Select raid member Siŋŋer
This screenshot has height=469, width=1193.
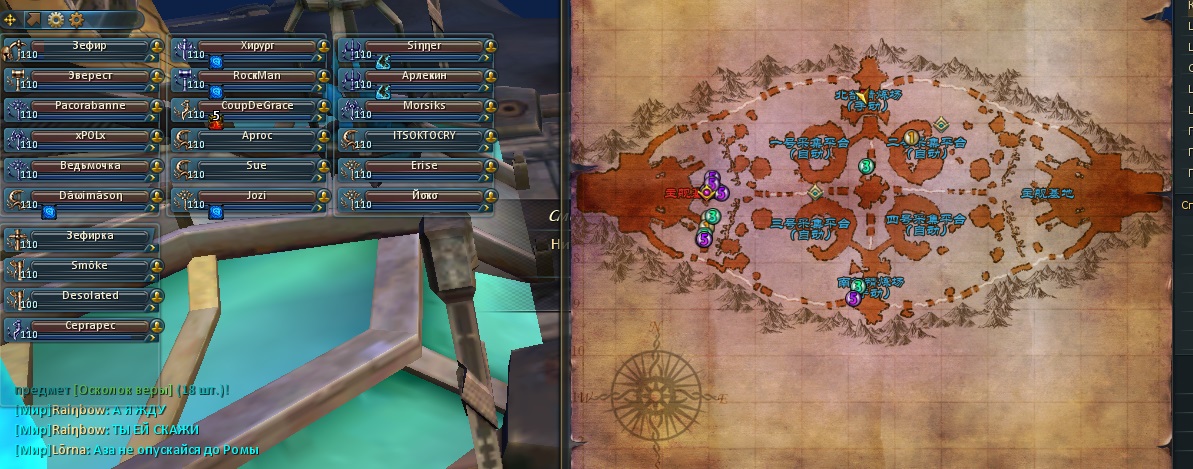[418, 47]
